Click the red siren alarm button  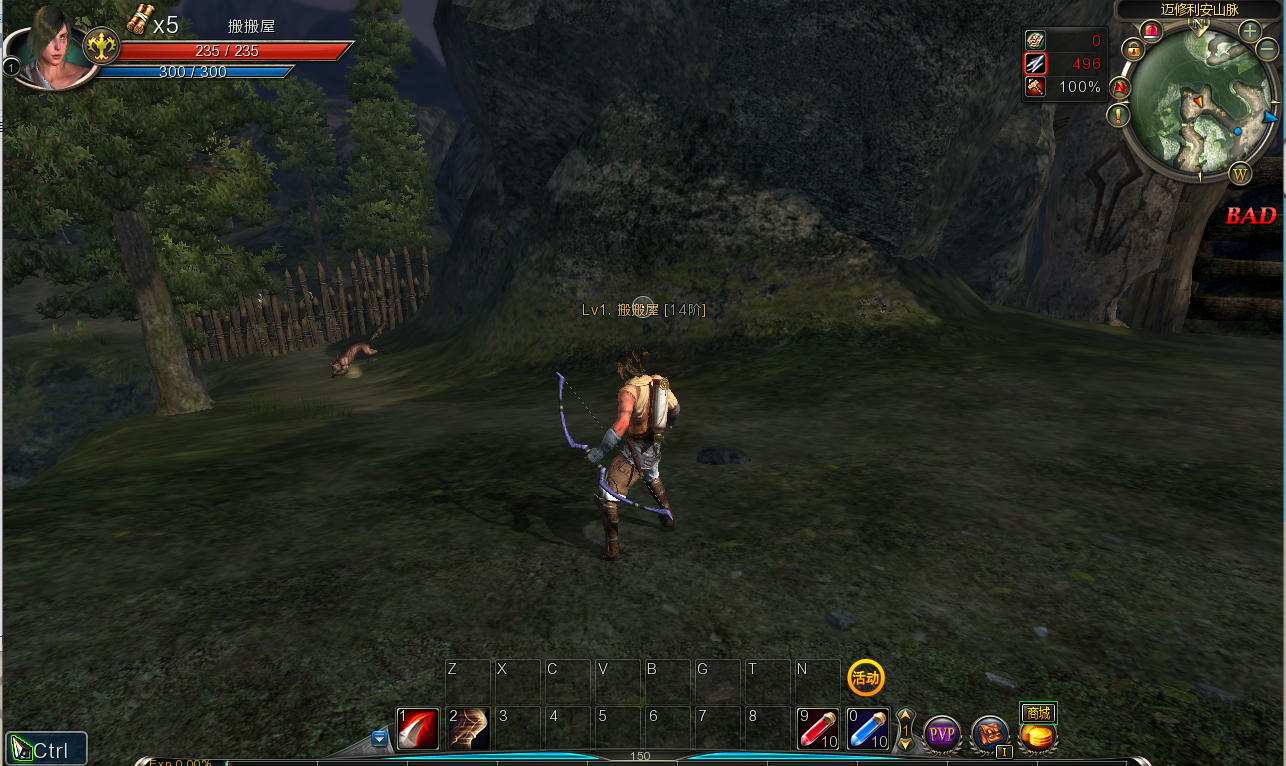coord(1151,31)
